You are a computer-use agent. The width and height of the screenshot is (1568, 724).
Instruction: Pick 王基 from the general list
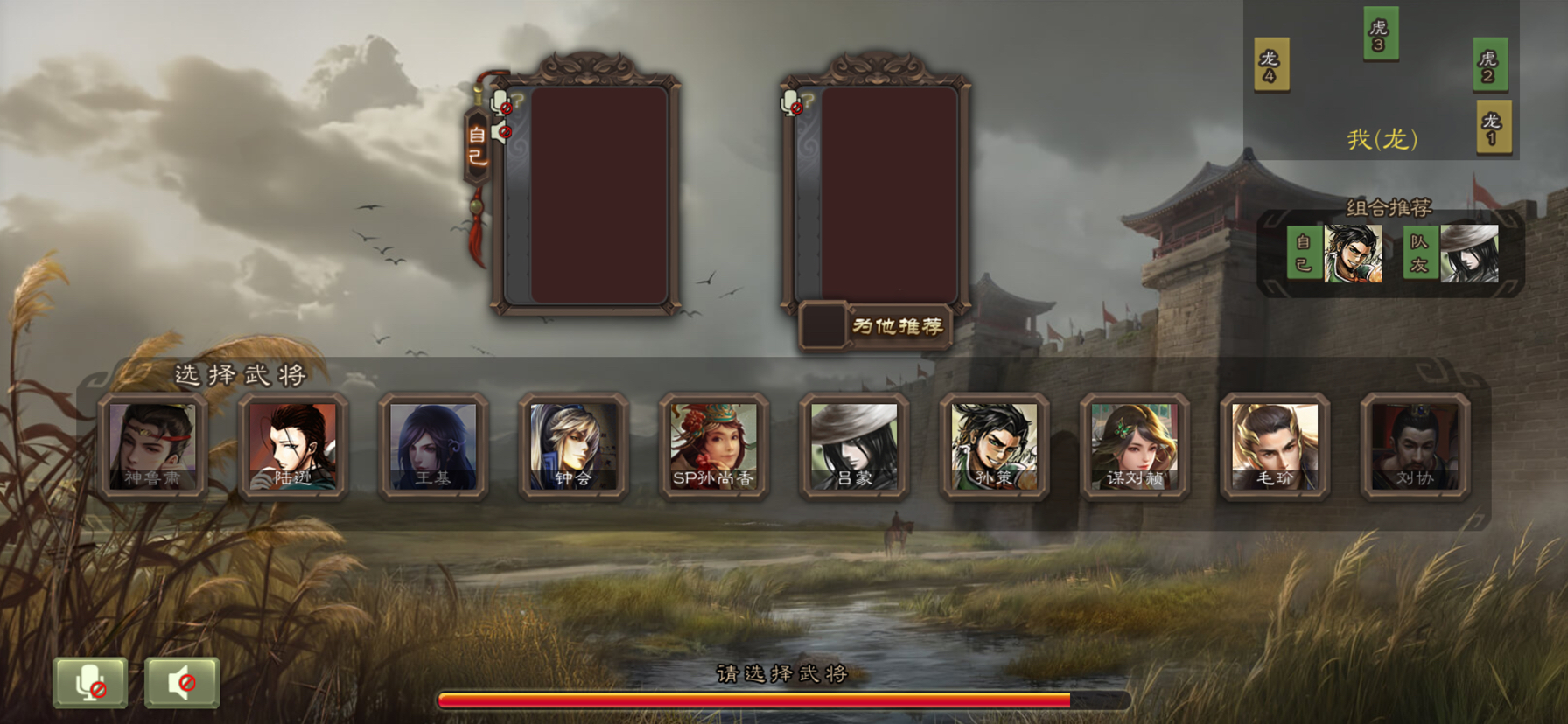click(433, 446)
